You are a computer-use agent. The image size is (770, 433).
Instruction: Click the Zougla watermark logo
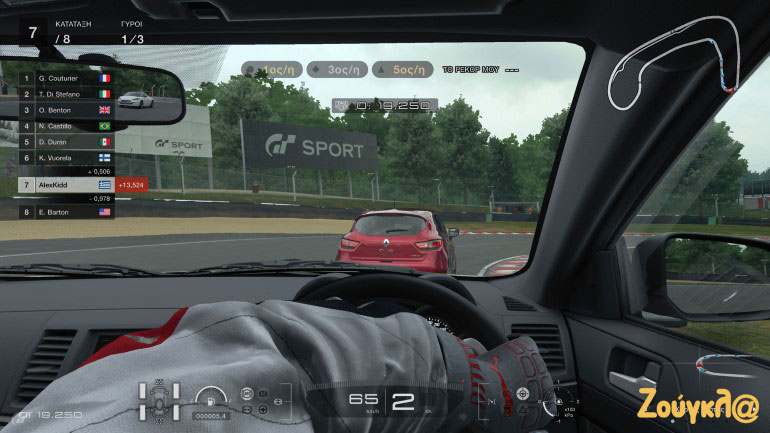point(699,407)
